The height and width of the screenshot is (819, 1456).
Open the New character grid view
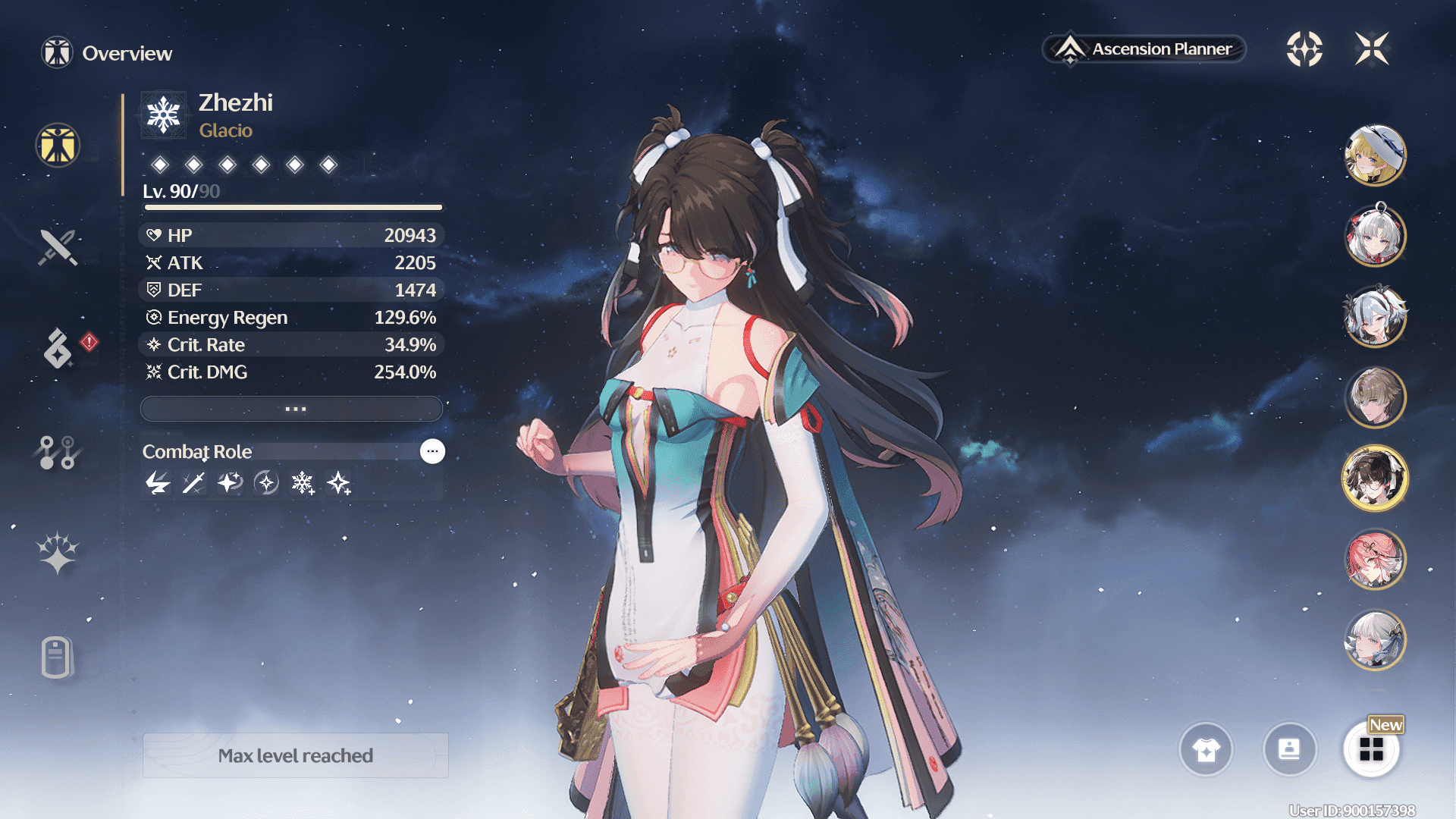[1371, 749]
